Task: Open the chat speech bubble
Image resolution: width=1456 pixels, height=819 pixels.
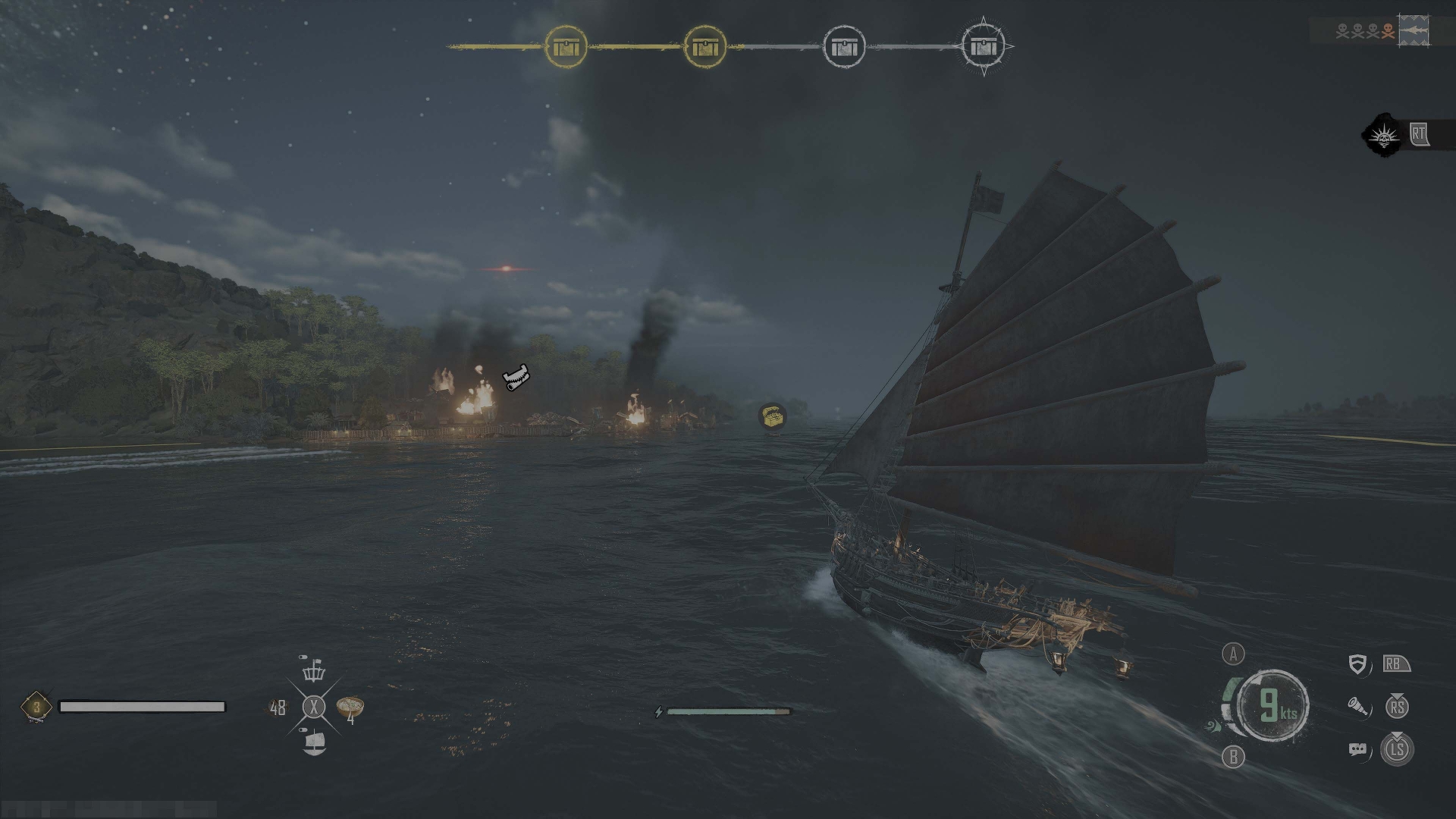Action: [x=1357, y=750]
